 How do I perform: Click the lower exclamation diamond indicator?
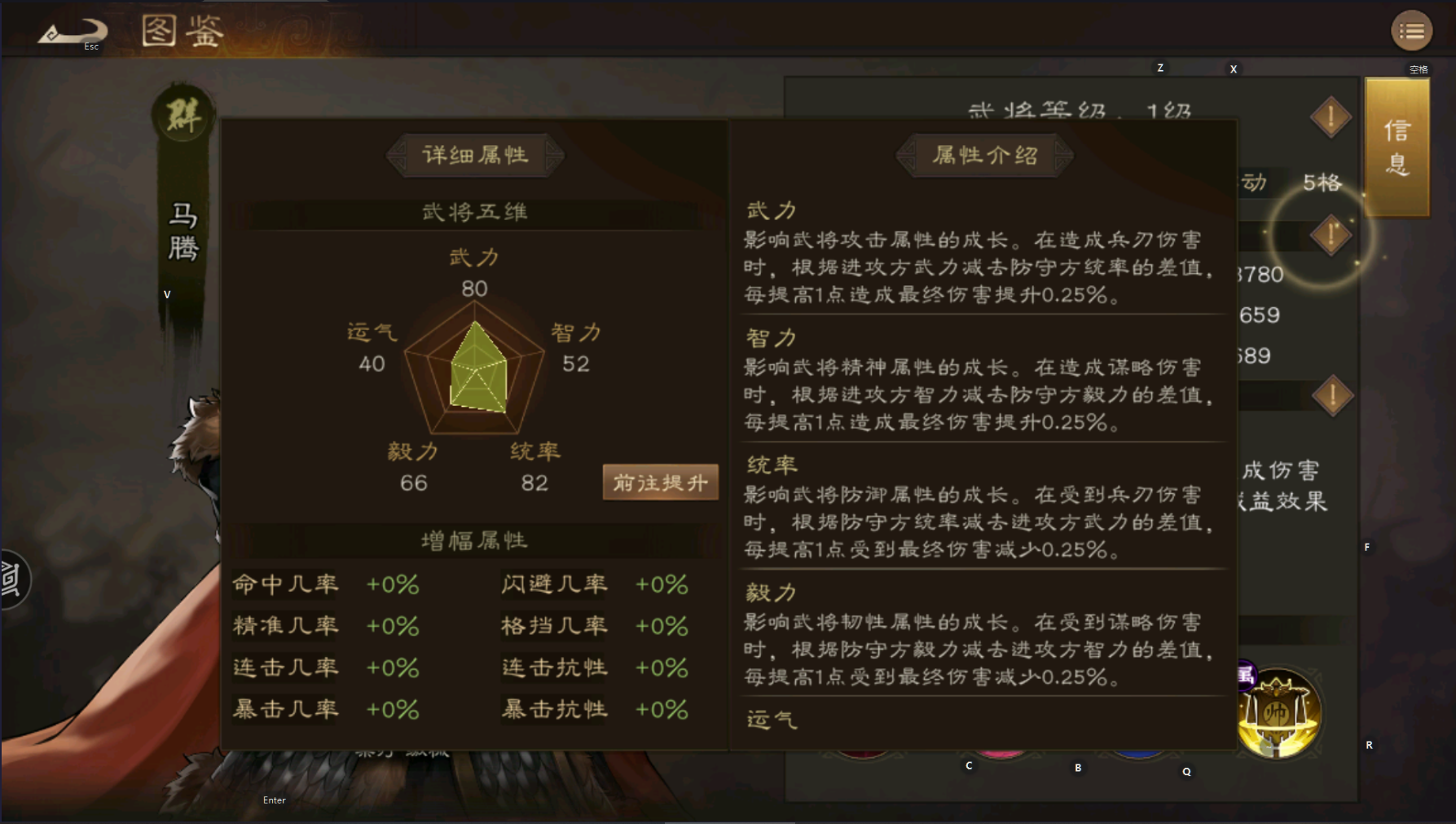[1332, 394]
